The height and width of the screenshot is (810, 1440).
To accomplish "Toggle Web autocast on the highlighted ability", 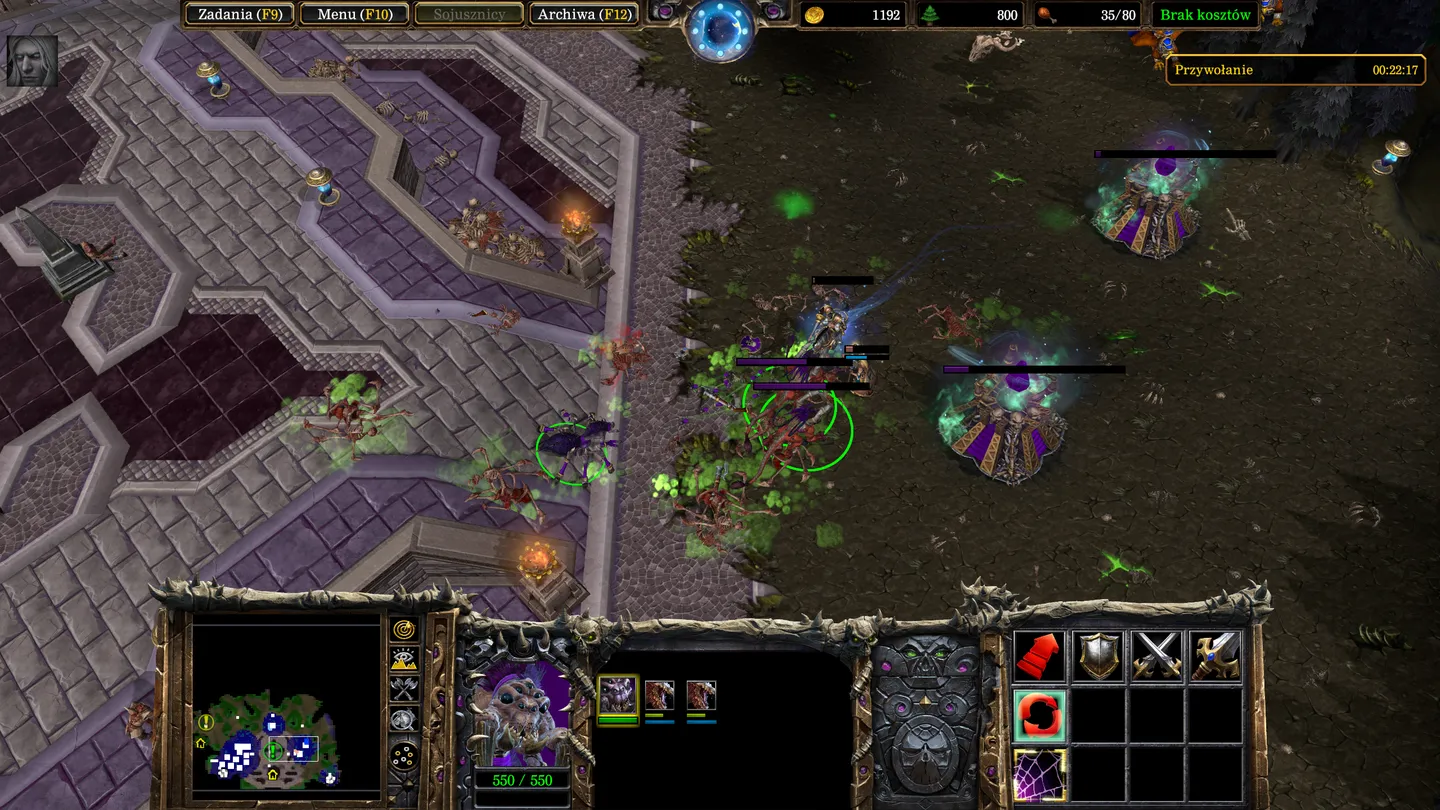I will pos(1038,775).
